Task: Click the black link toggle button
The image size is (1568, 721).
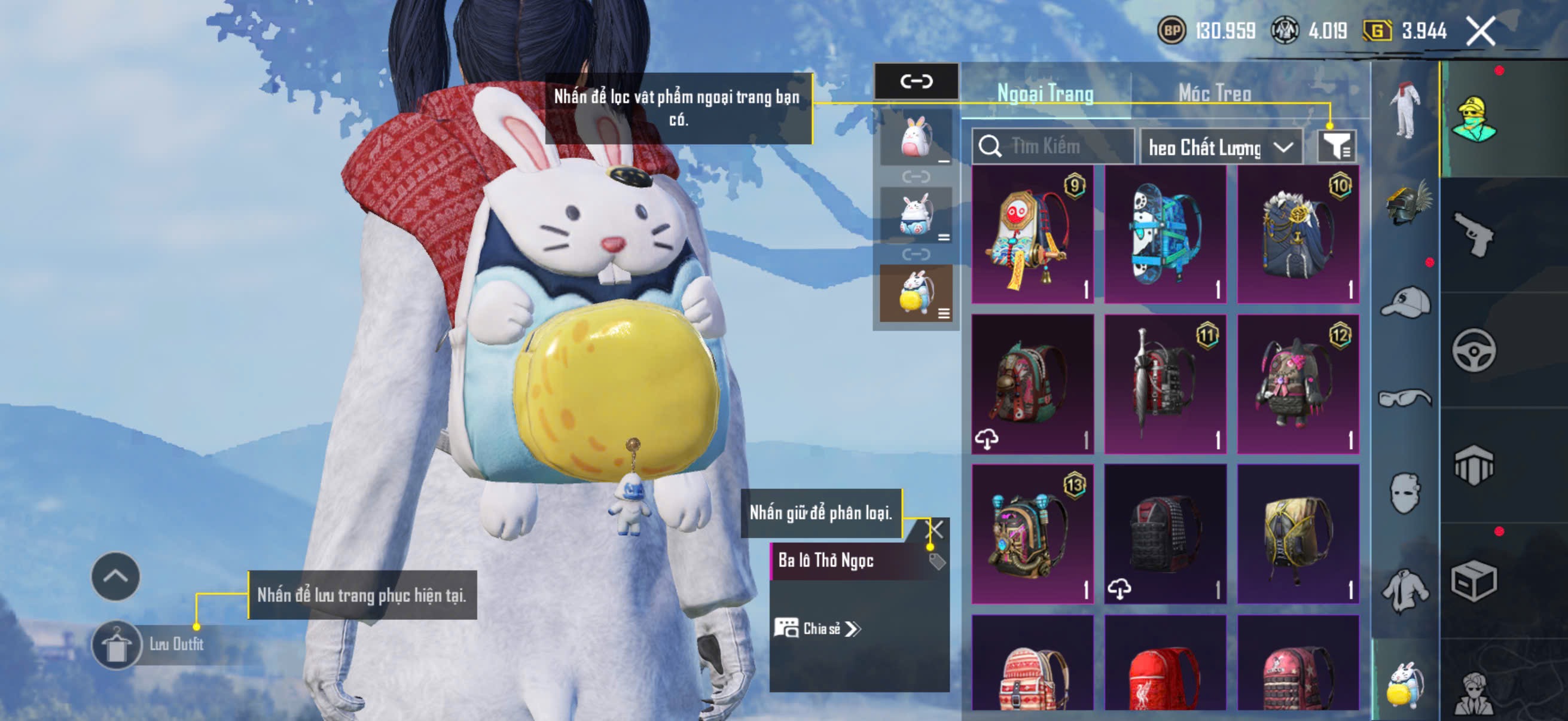Action: [916, 81]
